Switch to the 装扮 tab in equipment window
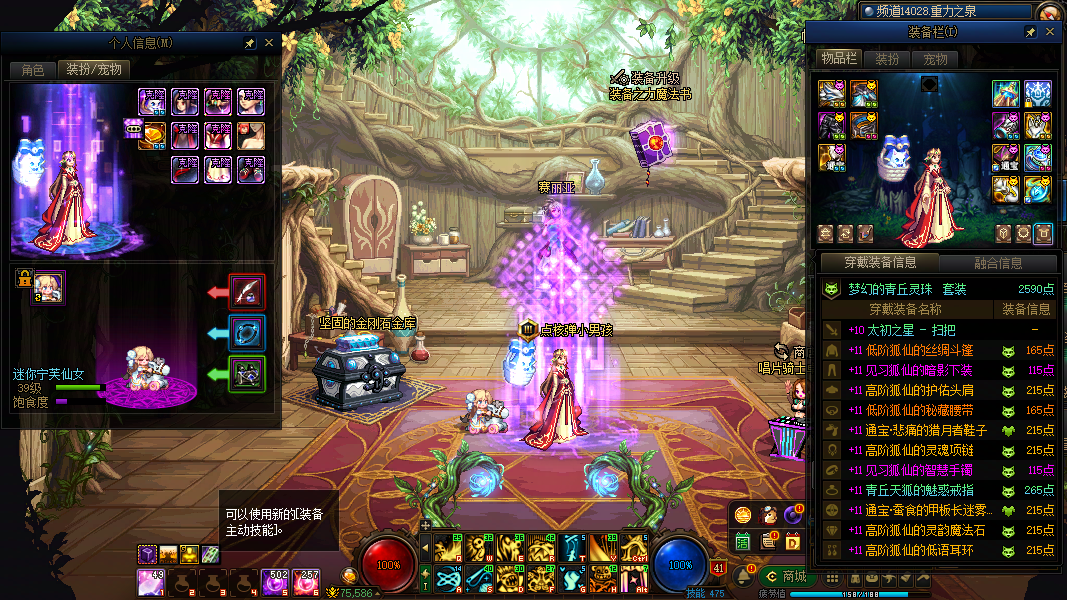 (887, 59)
